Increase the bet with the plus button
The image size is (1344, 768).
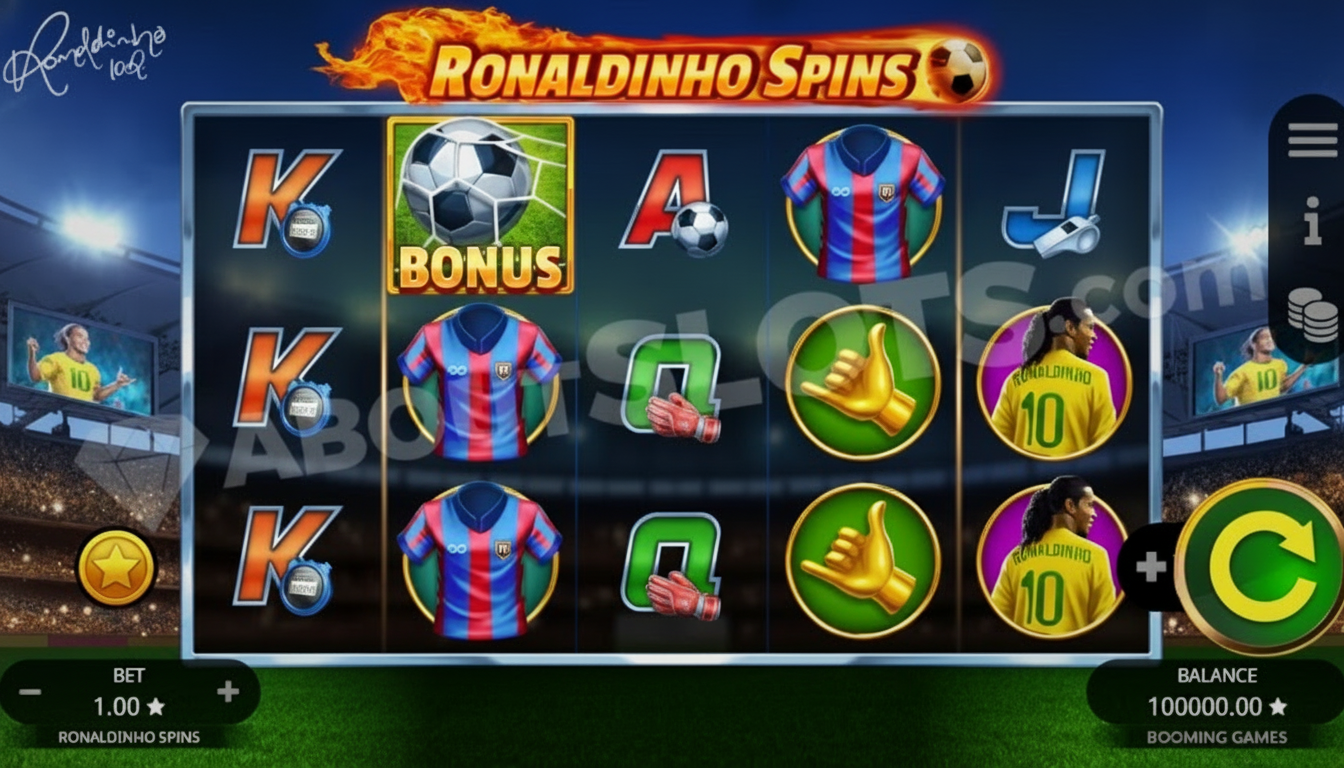(x=228, y=689)
